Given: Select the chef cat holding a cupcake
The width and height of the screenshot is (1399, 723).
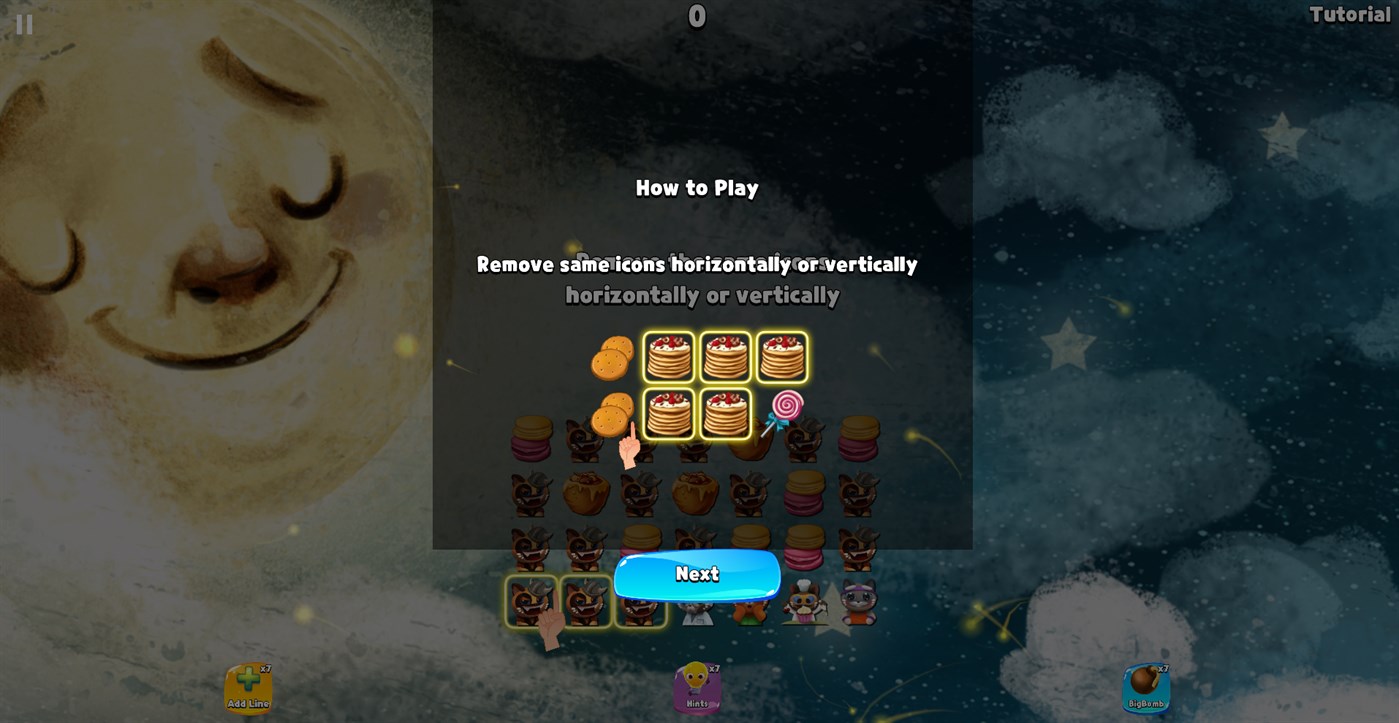Looking at the screenshot, I should coord(805,600).
